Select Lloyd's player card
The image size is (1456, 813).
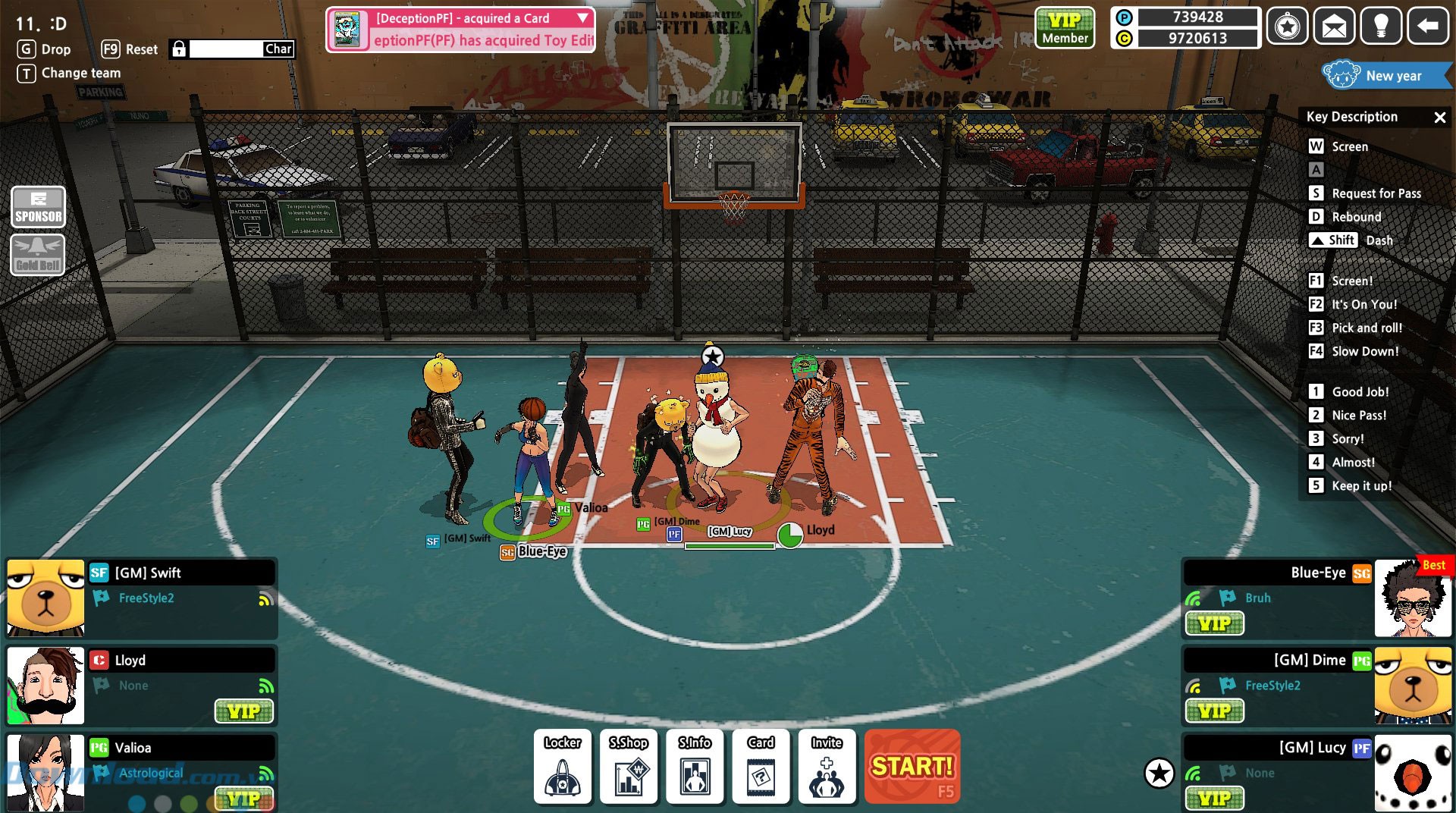point(141,685)
